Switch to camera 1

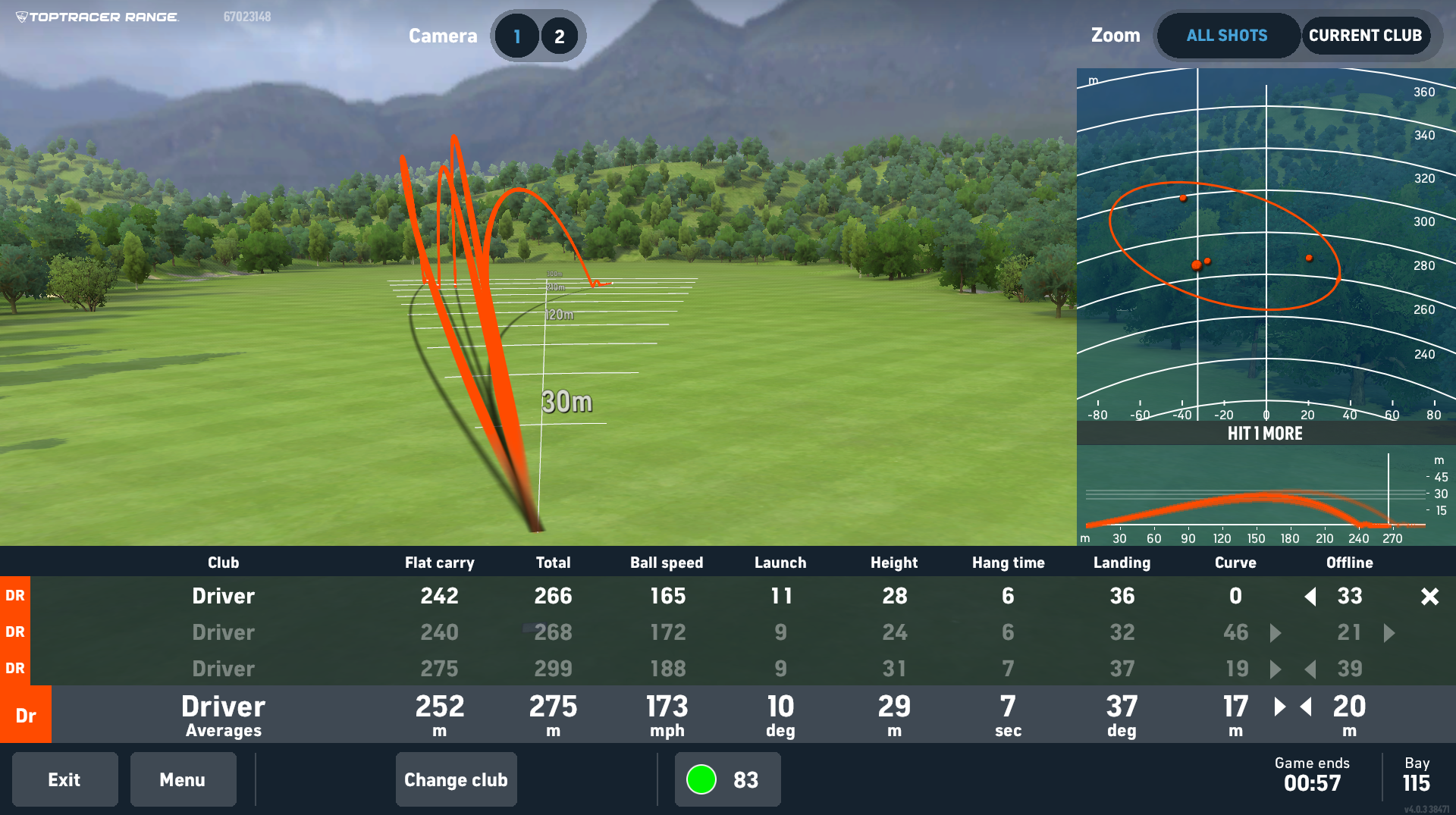517,36
